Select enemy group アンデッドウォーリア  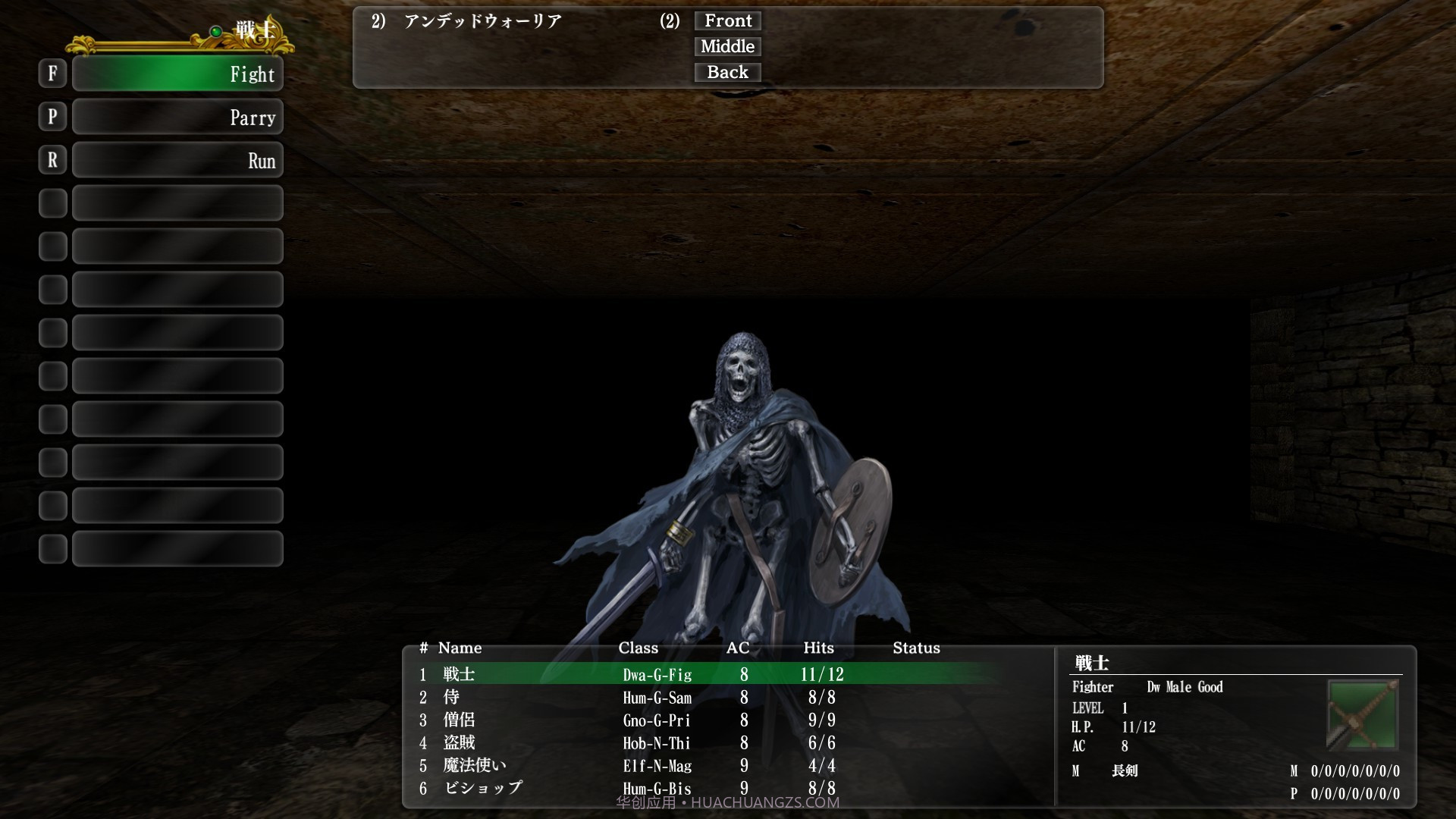[482, 22]
